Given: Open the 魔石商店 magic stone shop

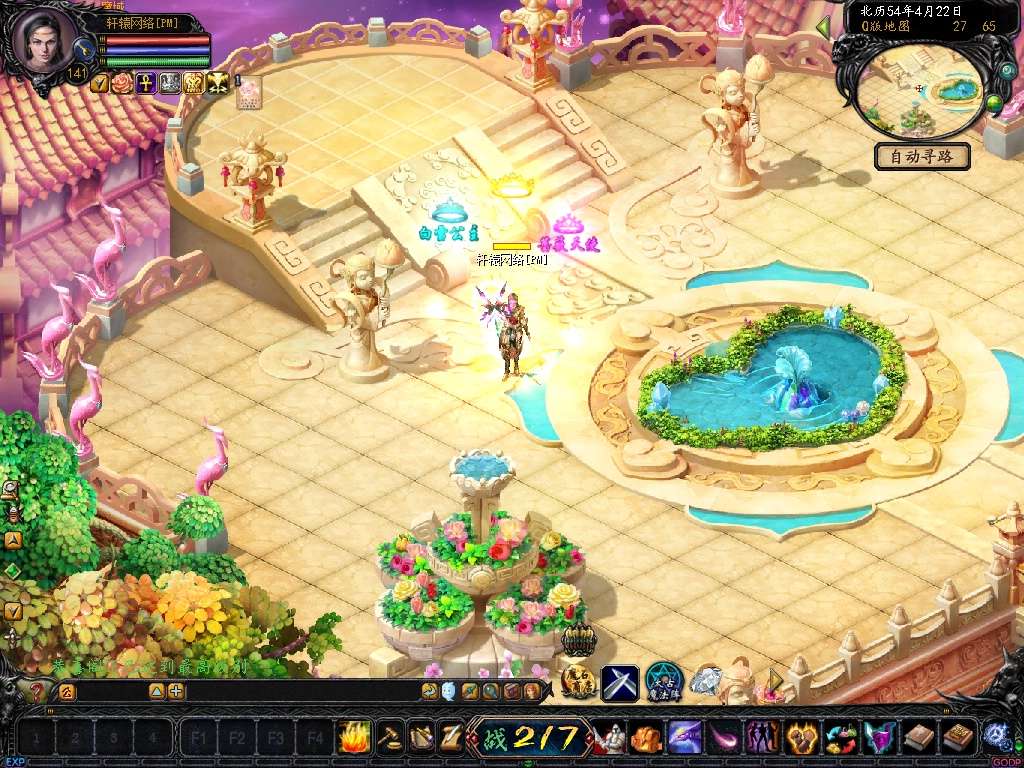Looking at the screenshot, I should click(x=578, y=682).
